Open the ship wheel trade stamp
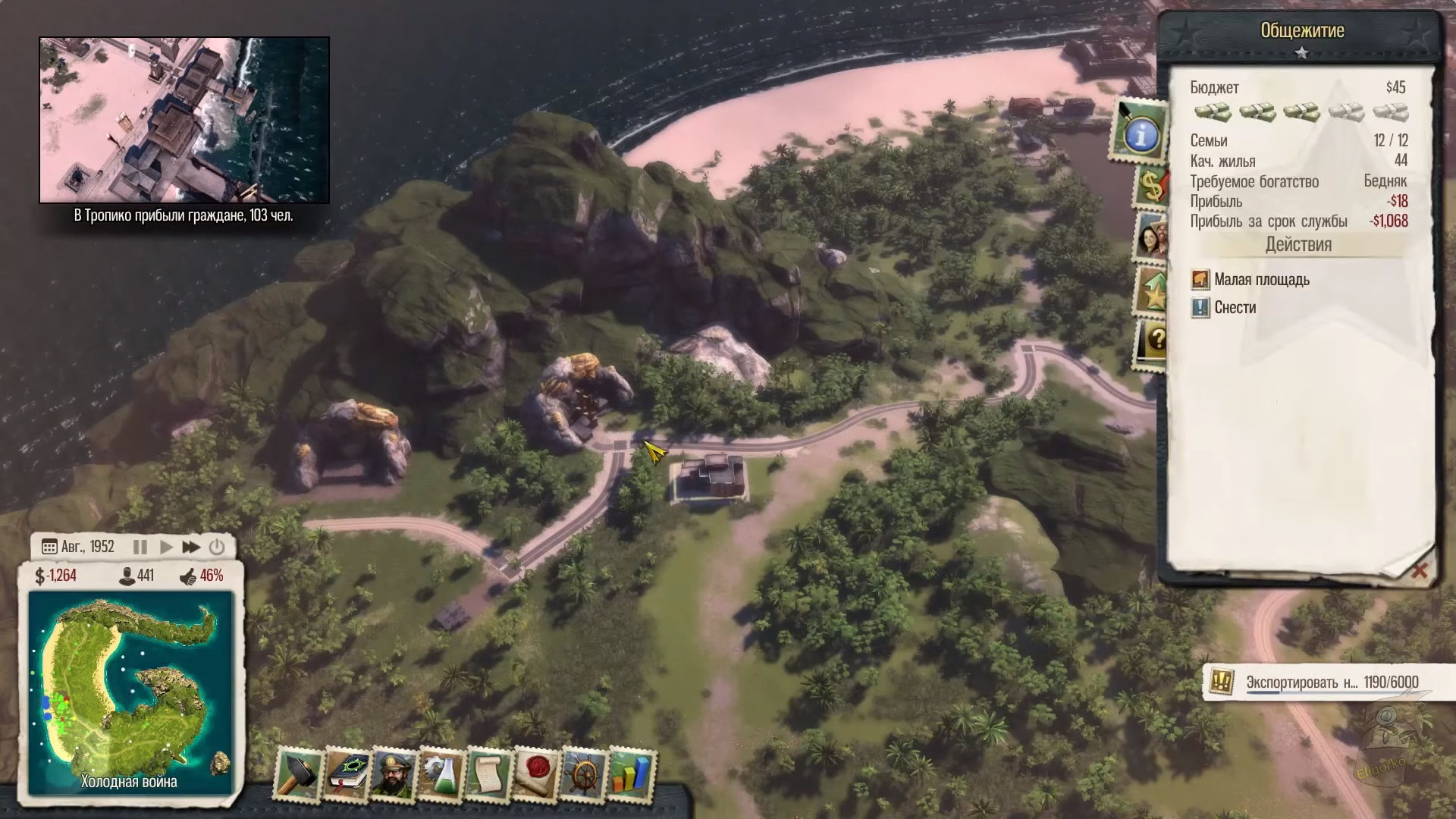The image size is (1456, 819). [584, 773]
